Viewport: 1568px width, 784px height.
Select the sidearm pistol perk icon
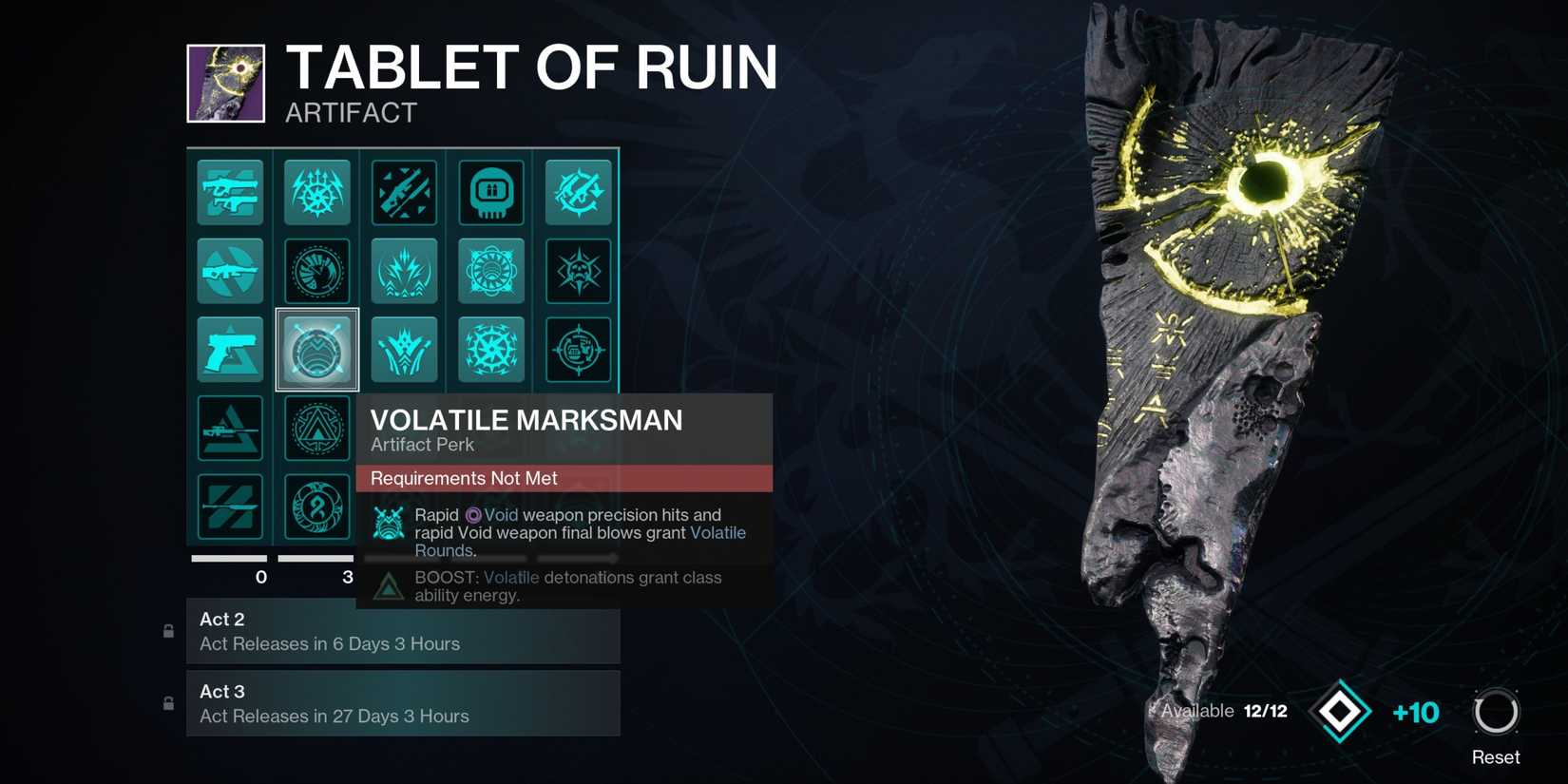click(230, 349)
